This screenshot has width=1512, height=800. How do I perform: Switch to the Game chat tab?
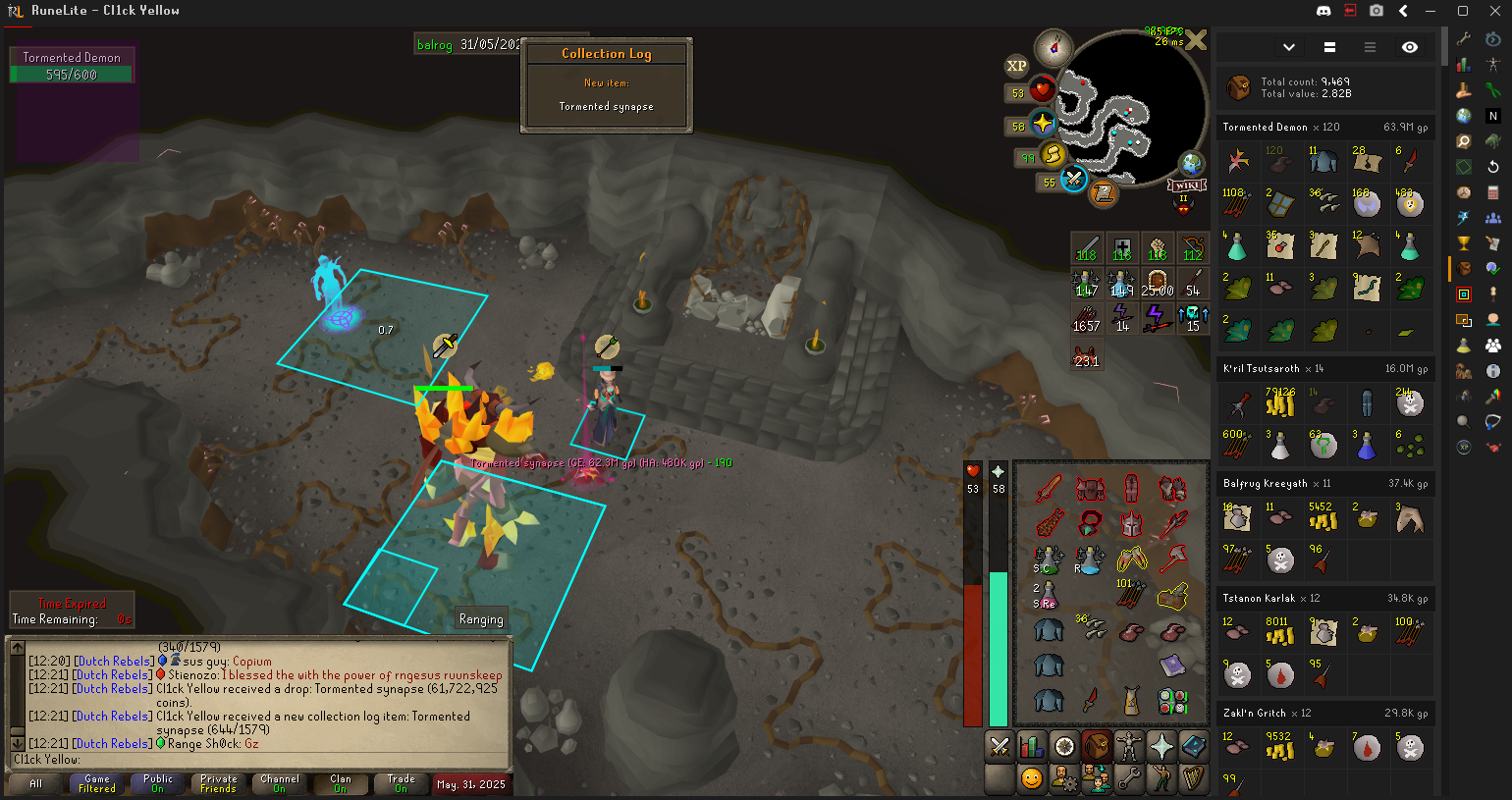coord(97,783)
